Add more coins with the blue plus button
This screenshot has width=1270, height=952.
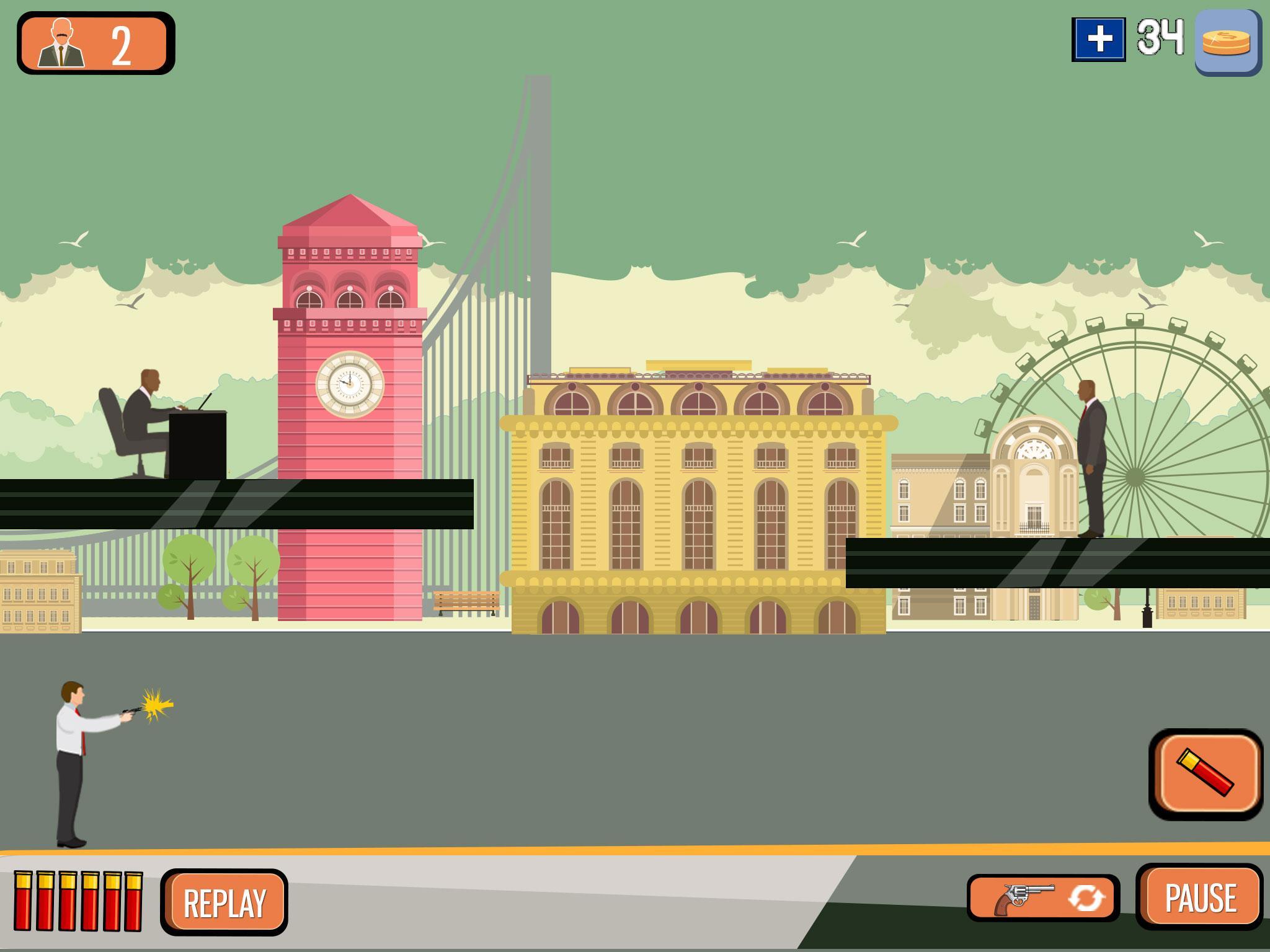point(1099,40)
